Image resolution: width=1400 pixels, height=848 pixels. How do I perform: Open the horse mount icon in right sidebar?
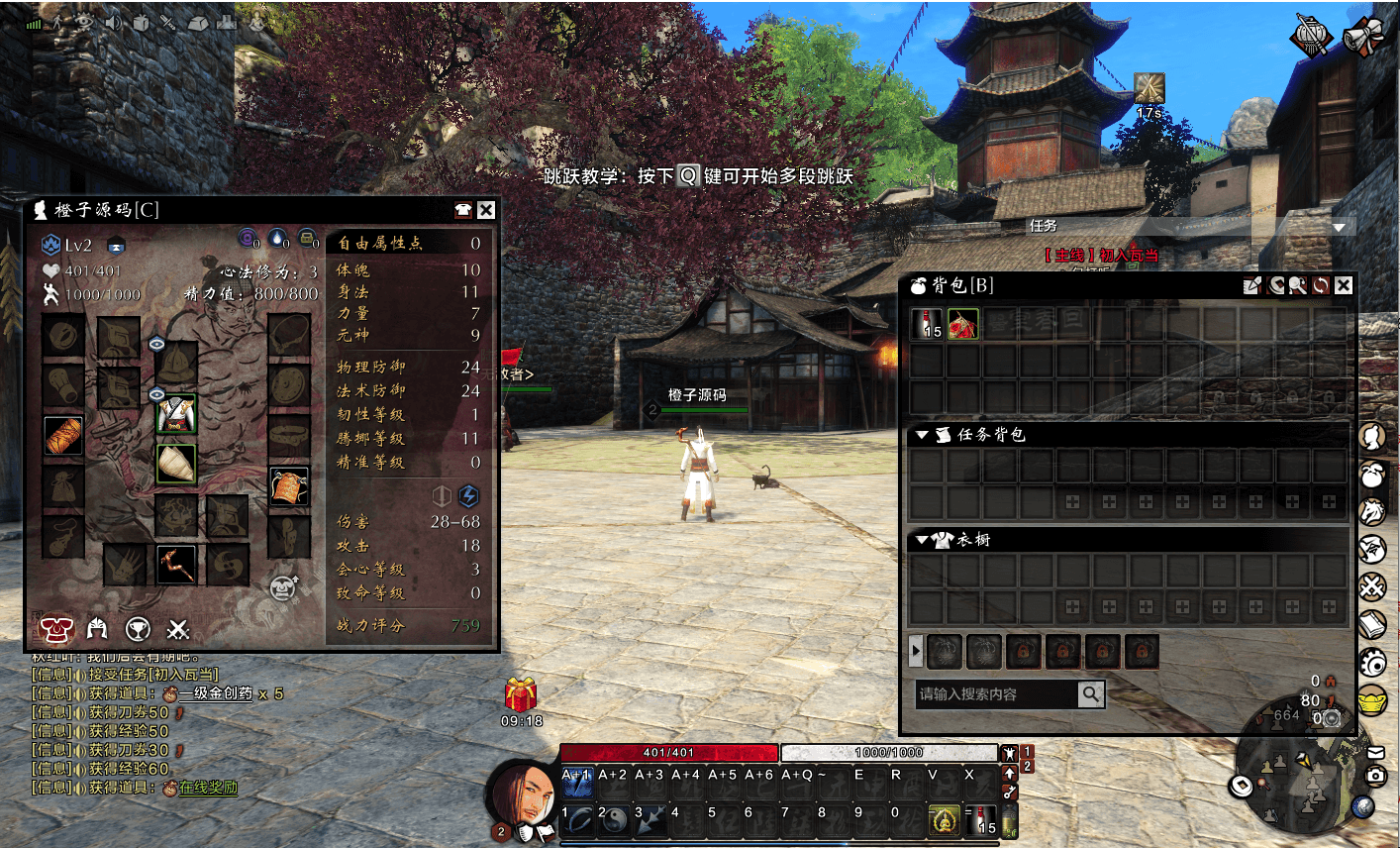pos(1371,512)
